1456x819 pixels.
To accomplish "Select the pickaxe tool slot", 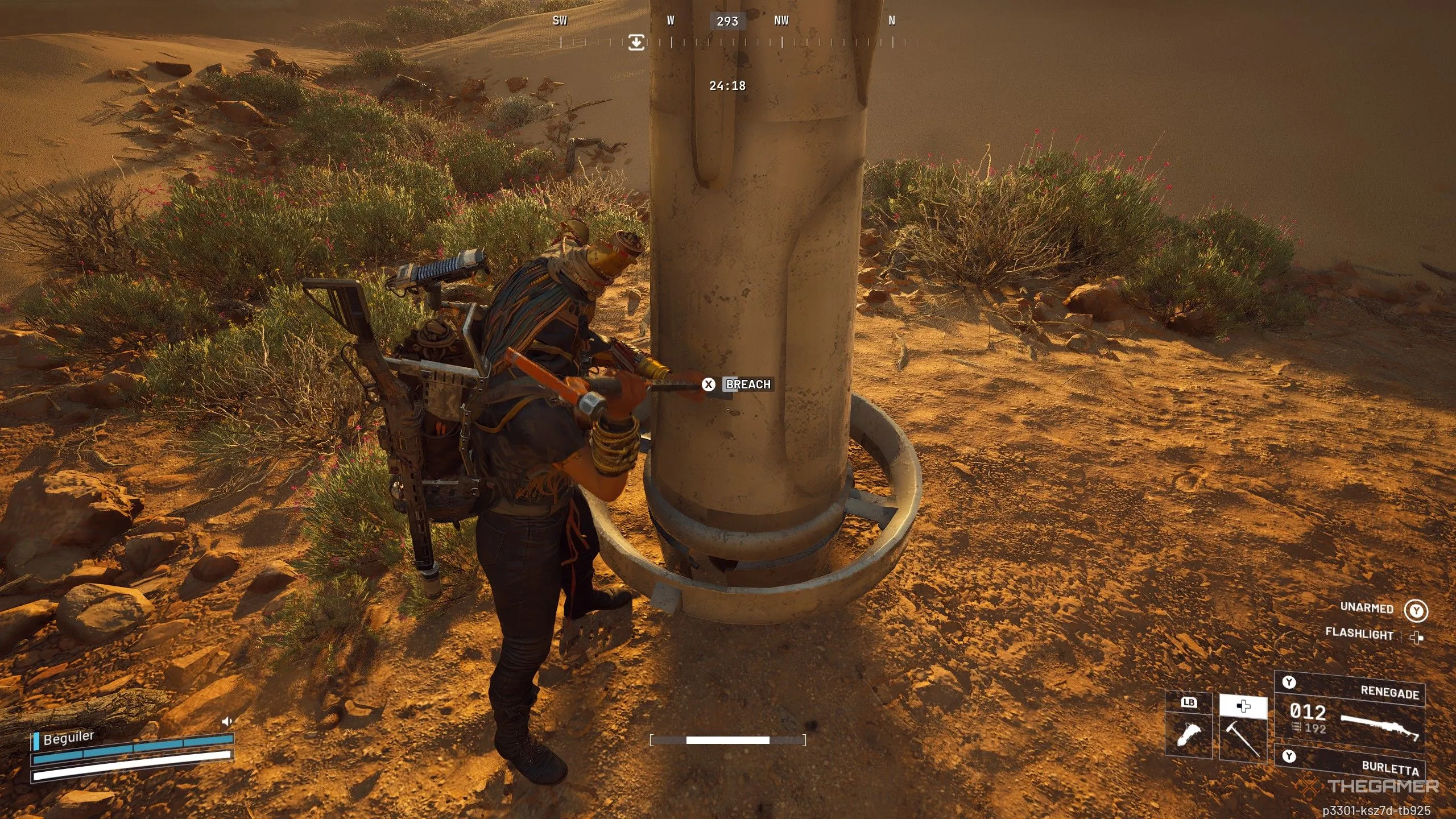I will 1243,737.
